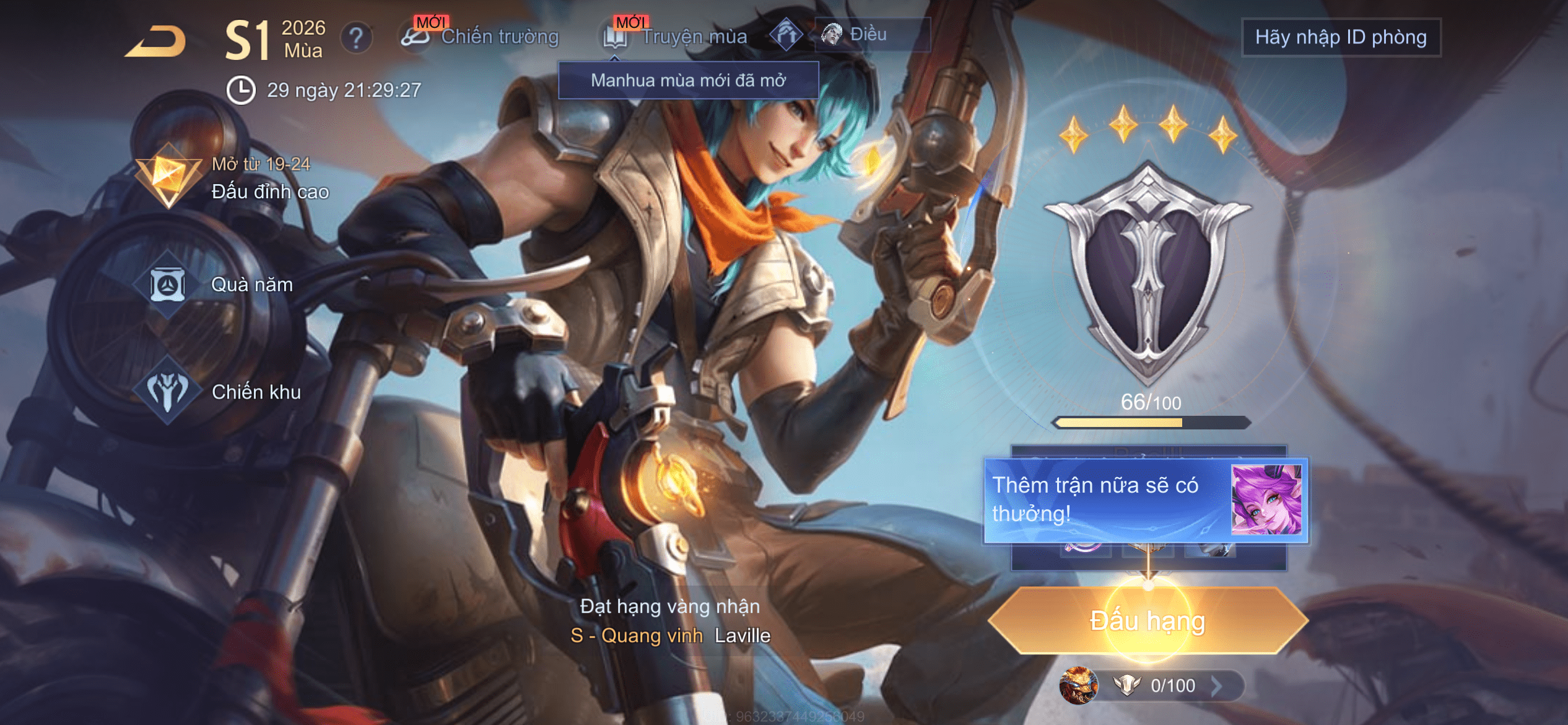Click the Manhua mùa mới đã mở tooltip
1568x725 pixels.
coord(688,81)
